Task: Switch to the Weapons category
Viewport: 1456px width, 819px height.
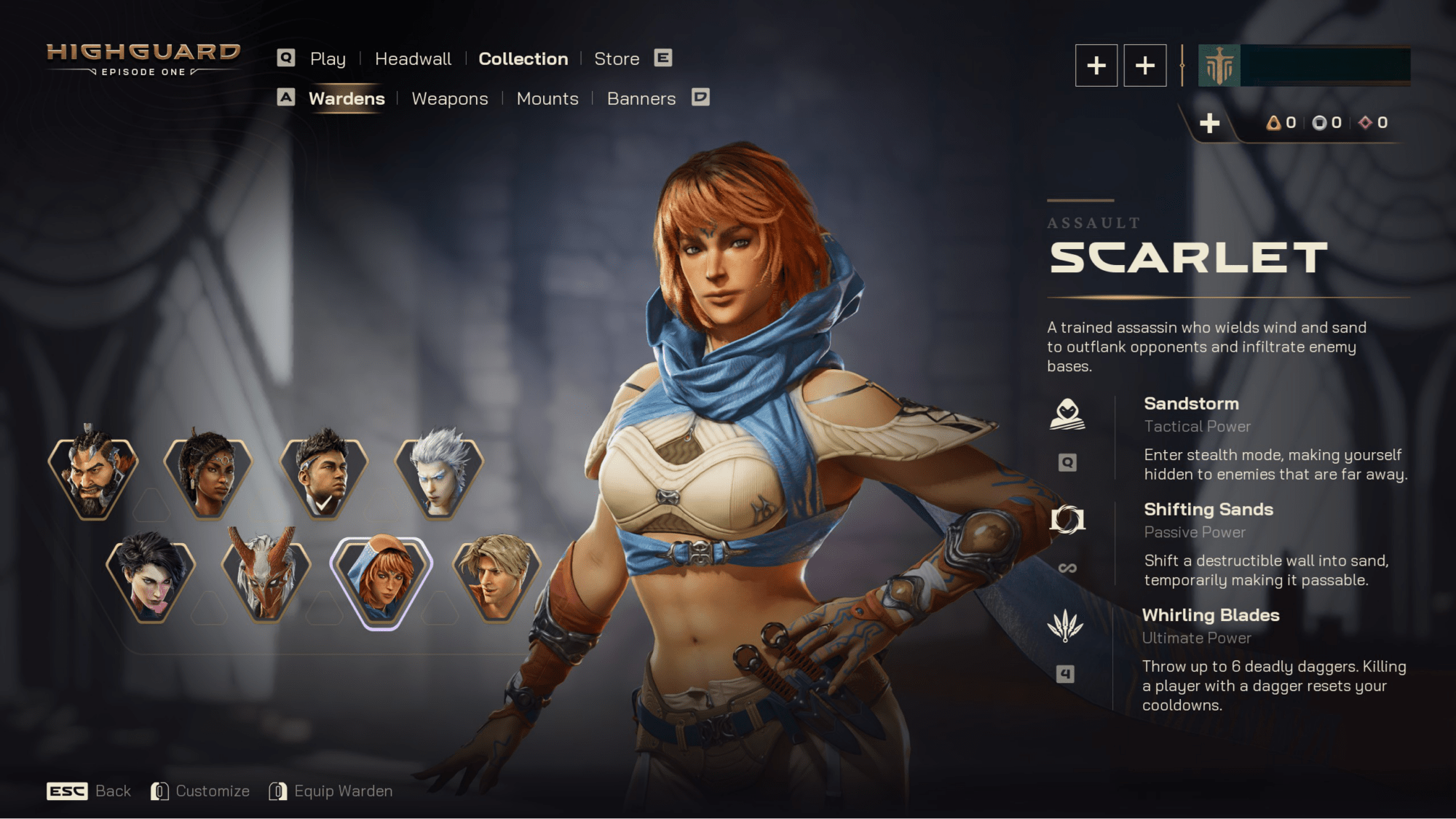Action: point(449,99)
